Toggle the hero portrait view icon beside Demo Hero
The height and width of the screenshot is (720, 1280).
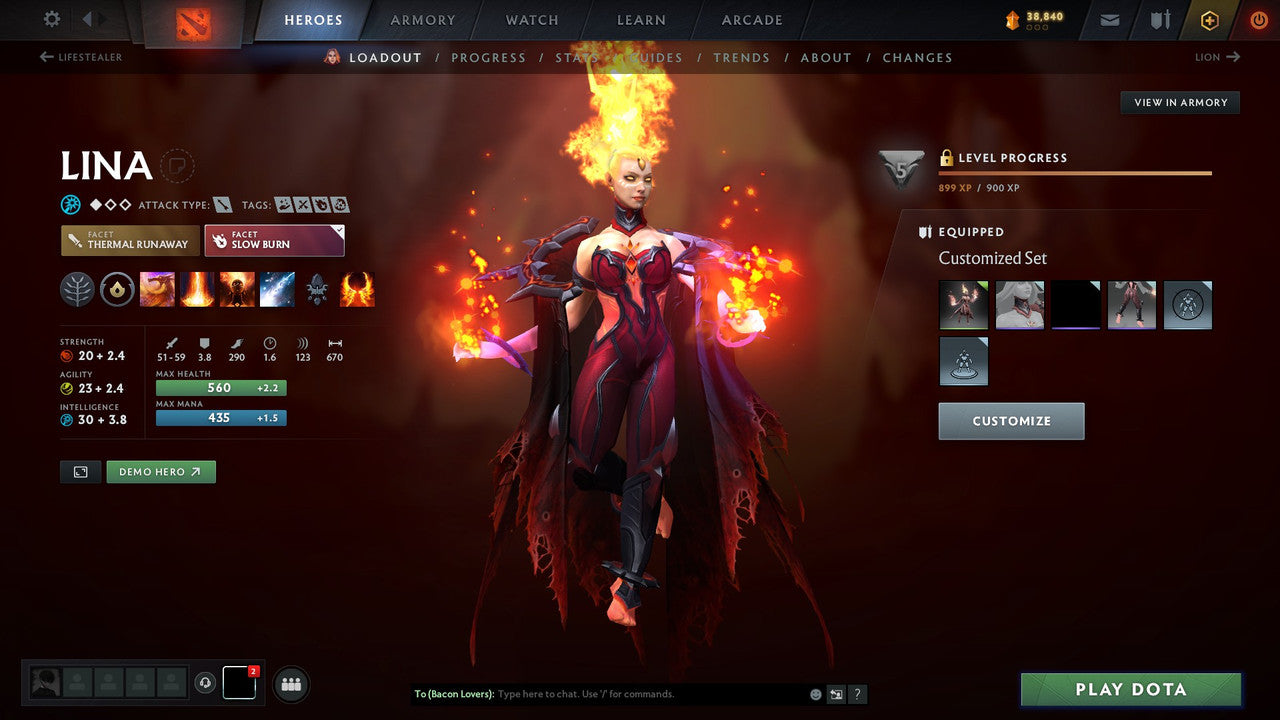pyautogui.click(x=80, y=471)
